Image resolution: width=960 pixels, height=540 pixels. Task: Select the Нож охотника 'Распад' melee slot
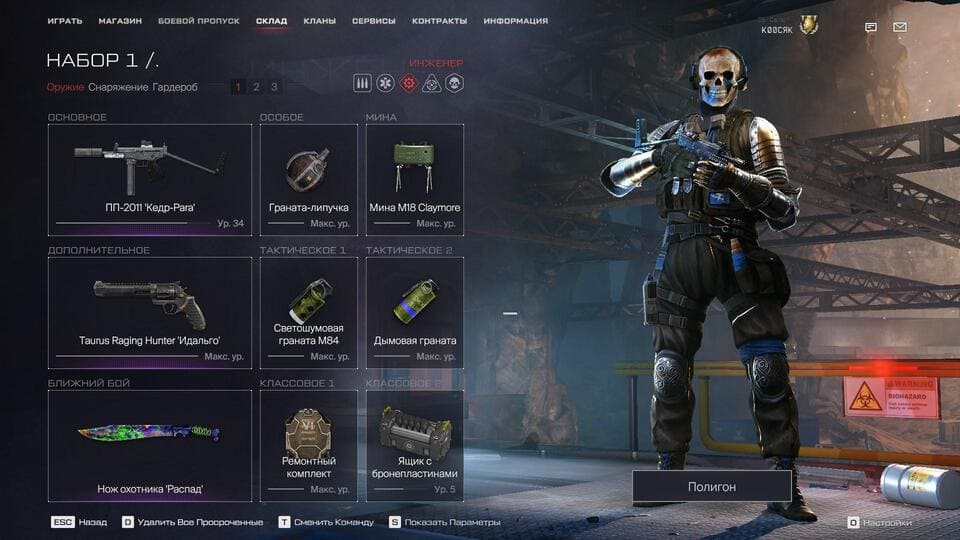click(150, 445)
